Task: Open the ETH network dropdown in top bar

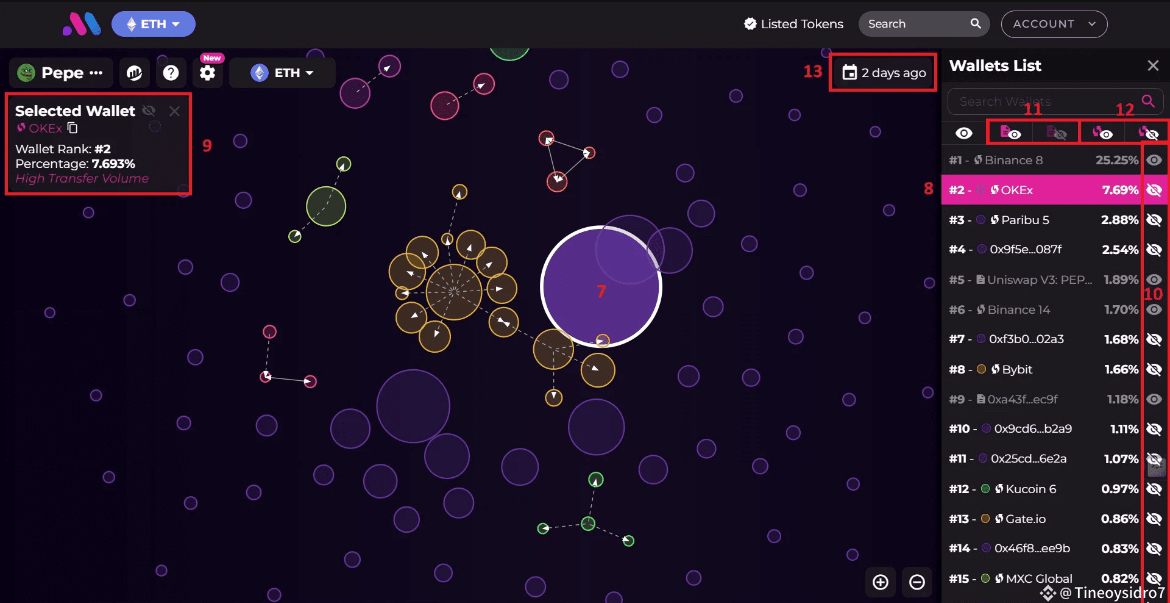Action: (153, 24)
